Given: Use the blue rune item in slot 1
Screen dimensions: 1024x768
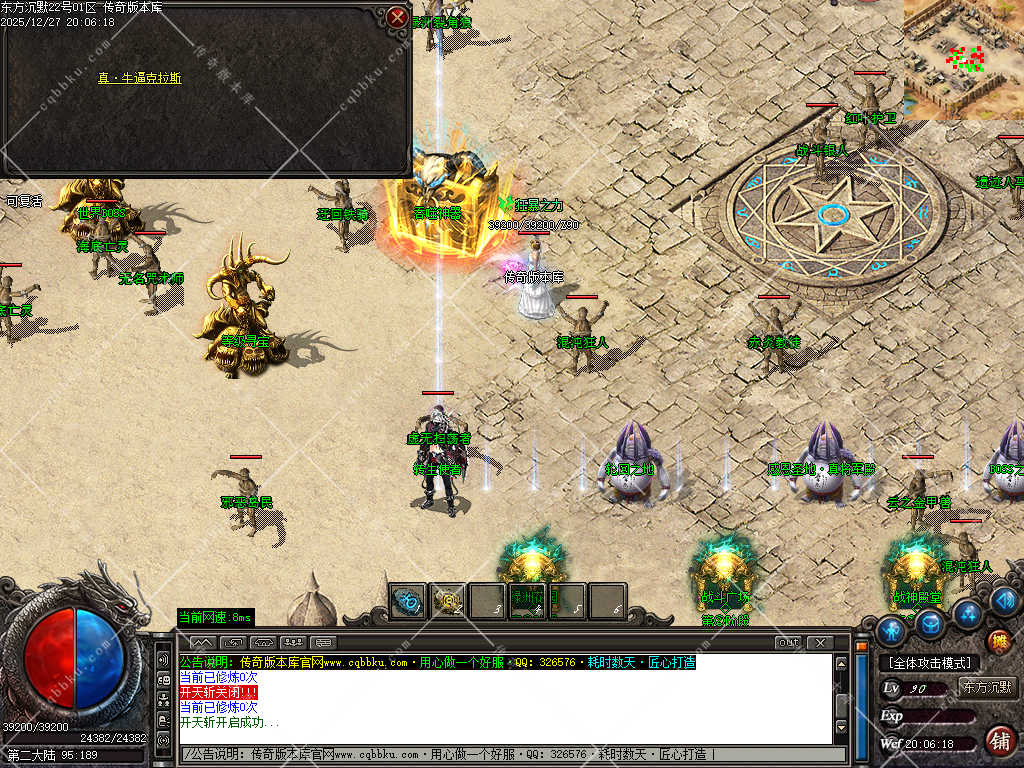Looking at the screenshot, I should [x=408, y=601].
